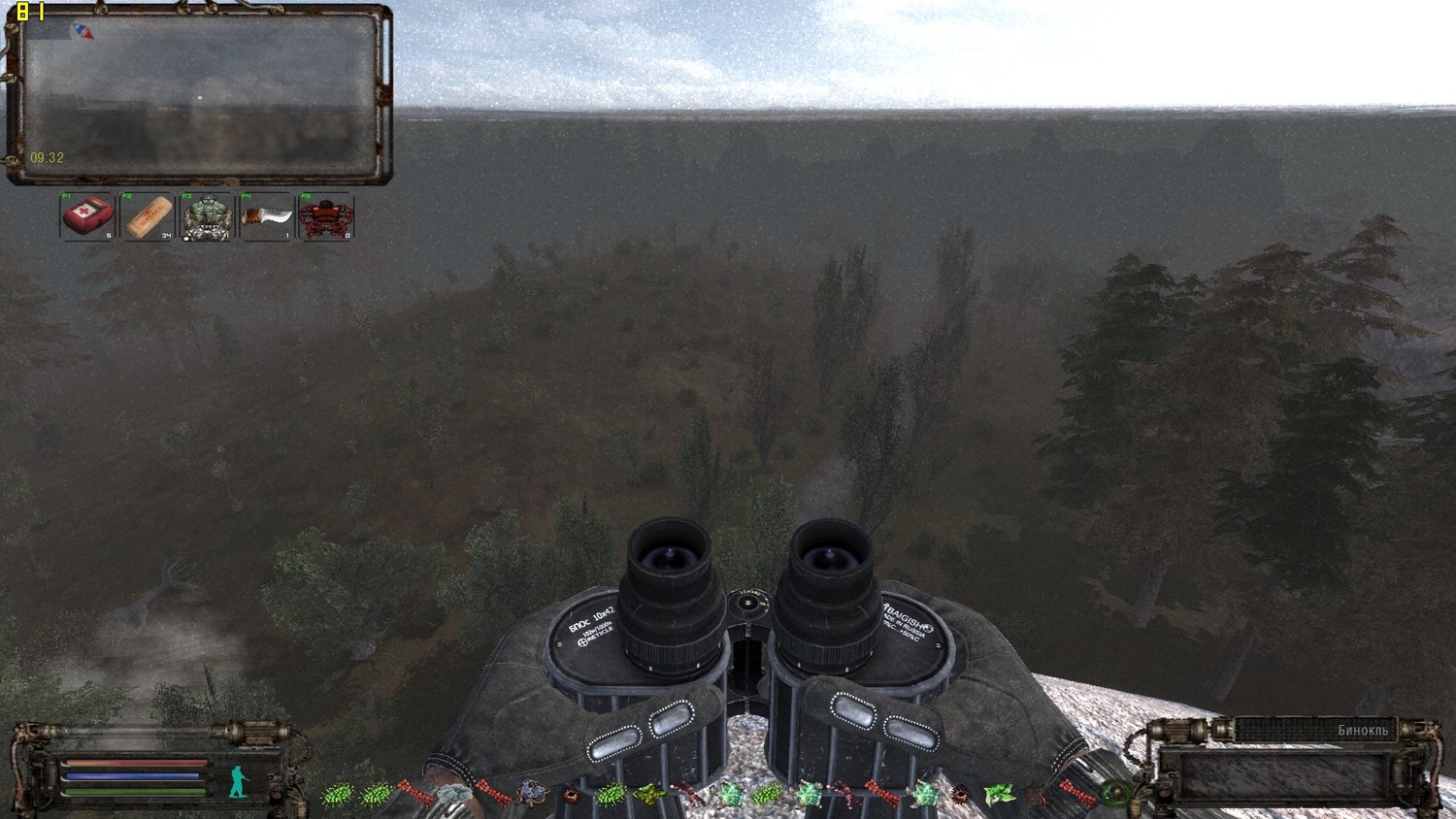Choose the bright green leaf-shaped artifact
The width and height of the screenshot is (1456, 819).
coord(999,796)
